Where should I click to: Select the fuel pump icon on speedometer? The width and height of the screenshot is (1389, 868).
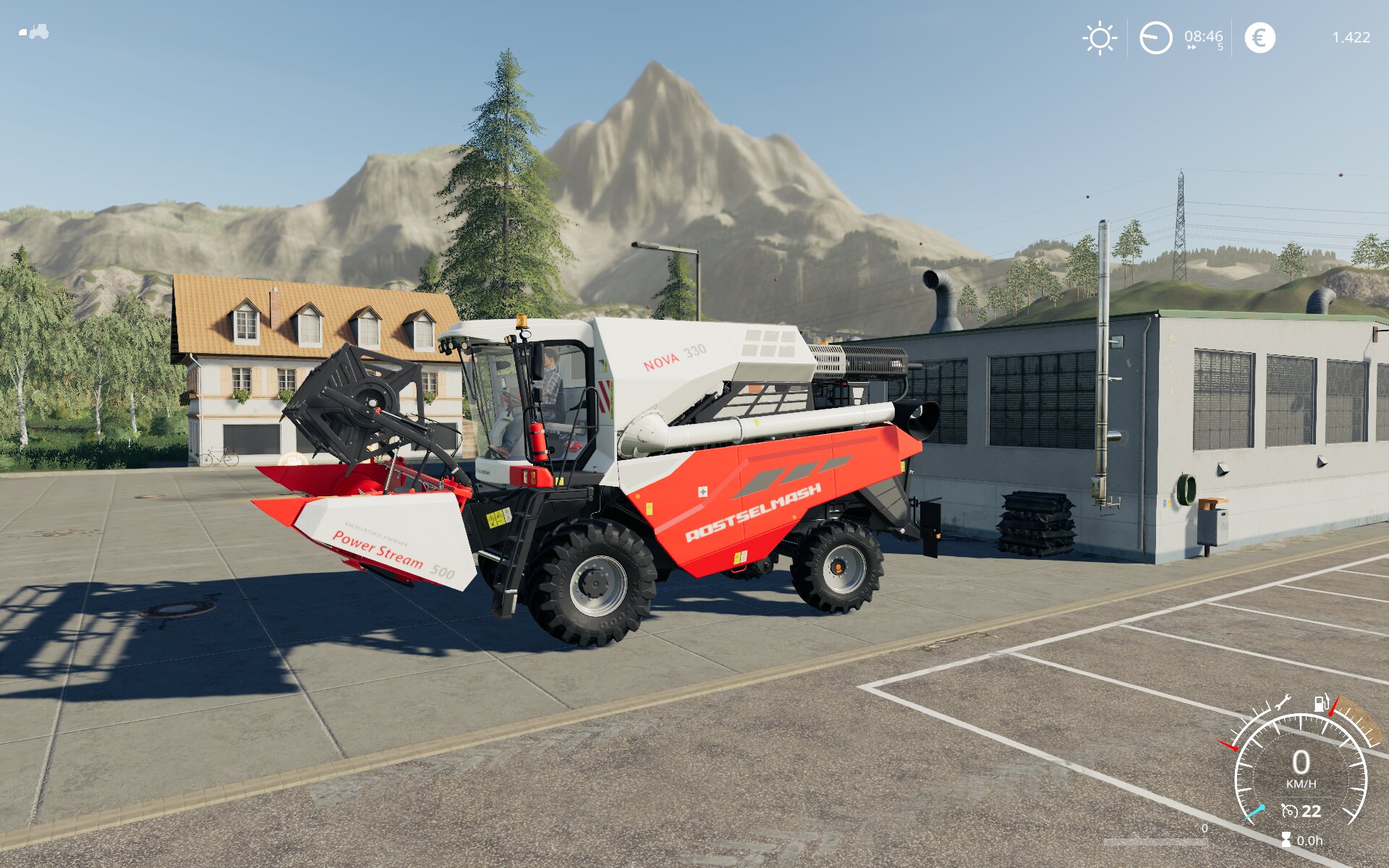coord(1321,702)
